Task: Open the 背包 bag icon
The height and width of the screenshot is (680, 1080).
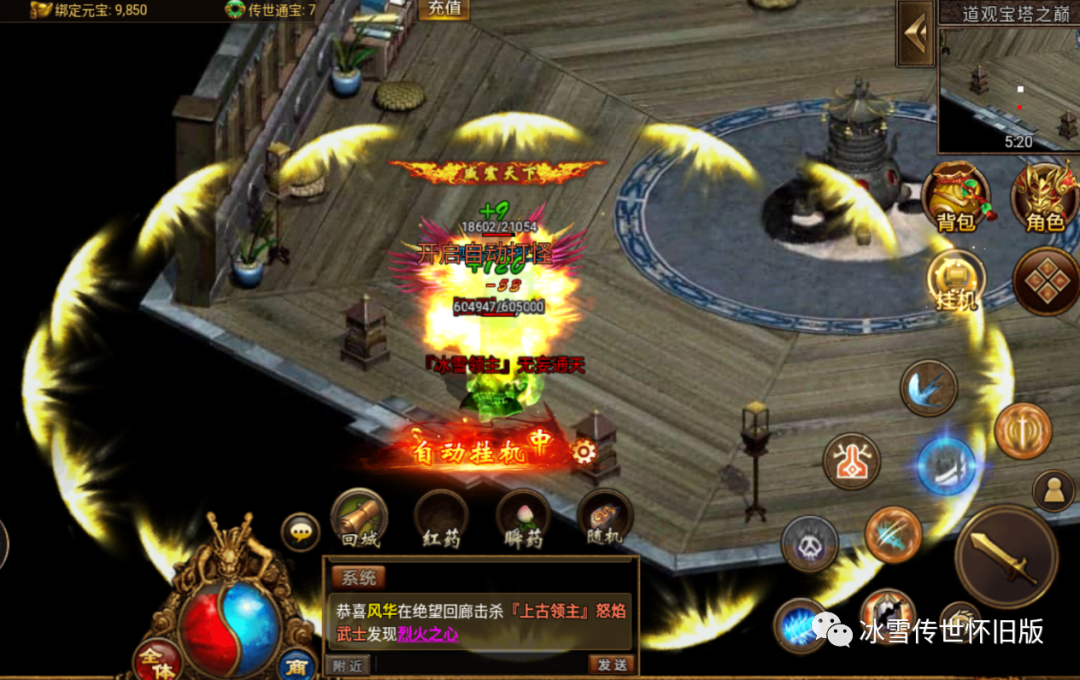Action: (955, 195)
